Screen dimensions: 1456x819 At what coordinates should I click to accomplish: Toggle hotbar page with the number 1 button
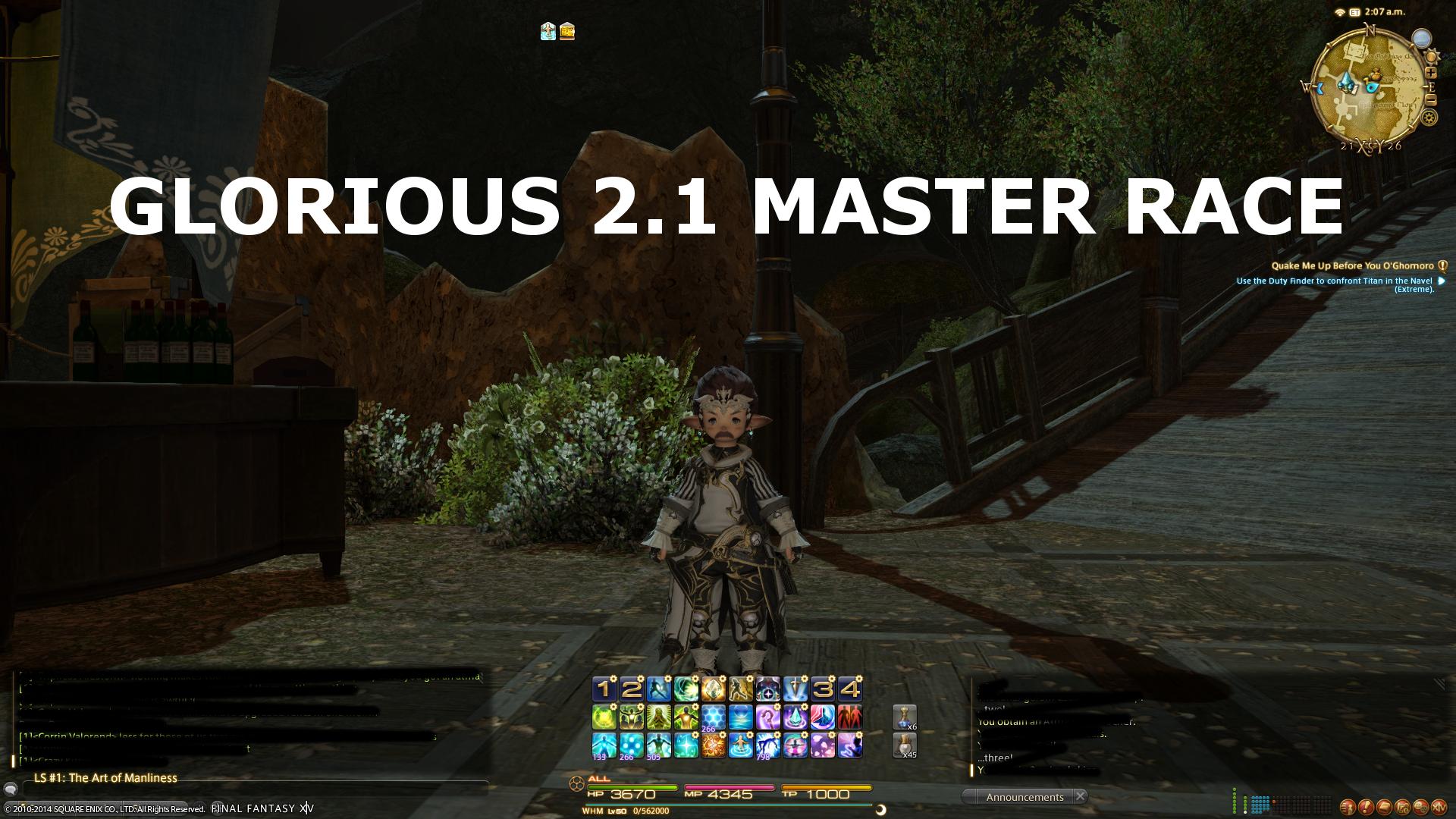pyautogui.click(x=604, y=689)
